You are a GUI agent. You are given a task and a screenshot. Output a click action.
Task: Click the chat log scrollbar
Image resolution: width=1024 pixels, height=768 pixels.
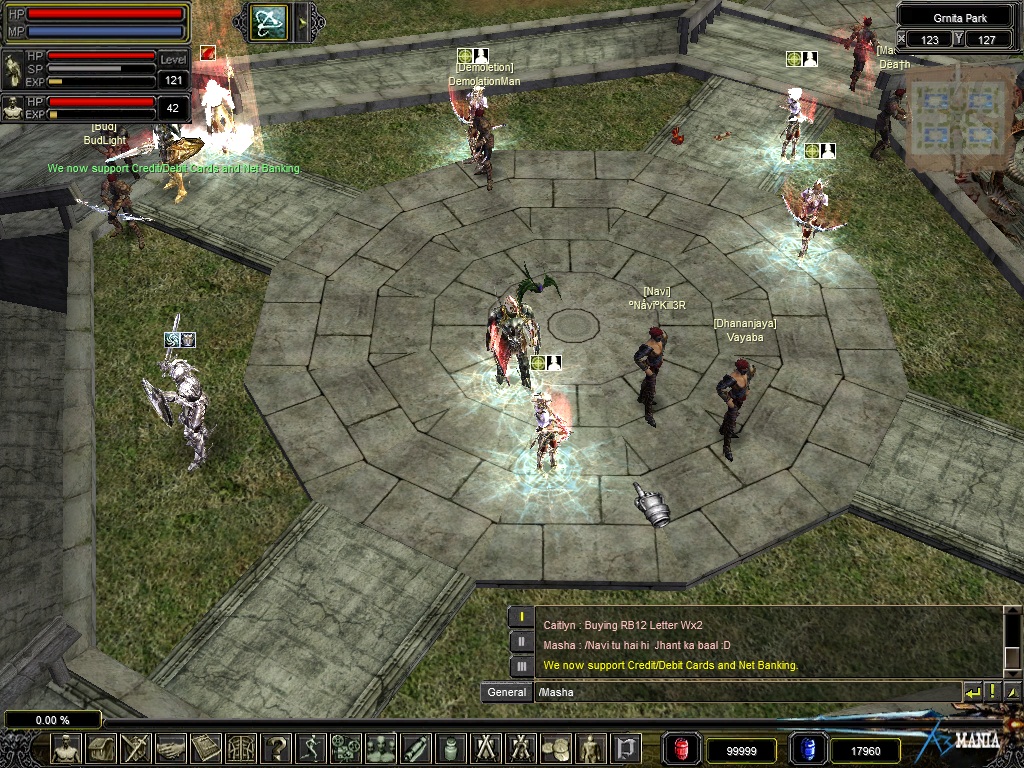point(1012,640)
